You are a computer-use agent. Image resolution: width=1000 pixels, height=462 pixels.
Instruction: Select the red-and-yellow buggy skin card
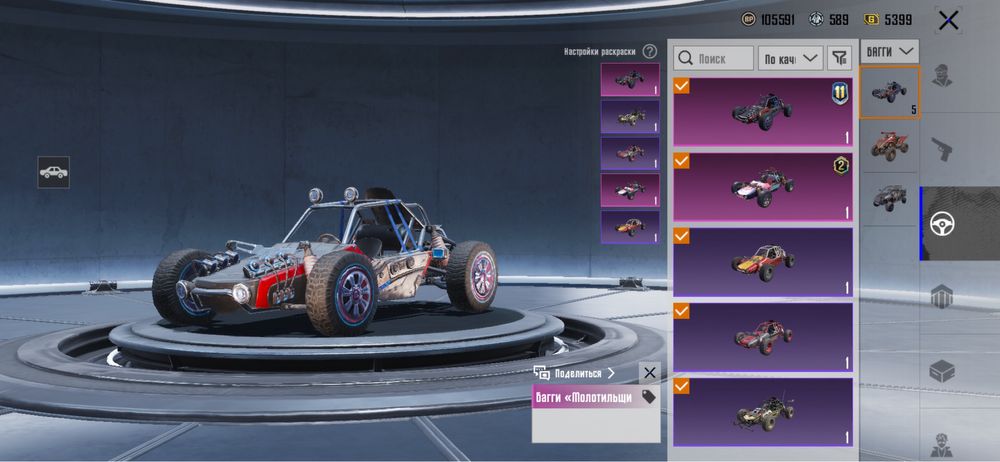pyautogui.click(x=763, y=261)
